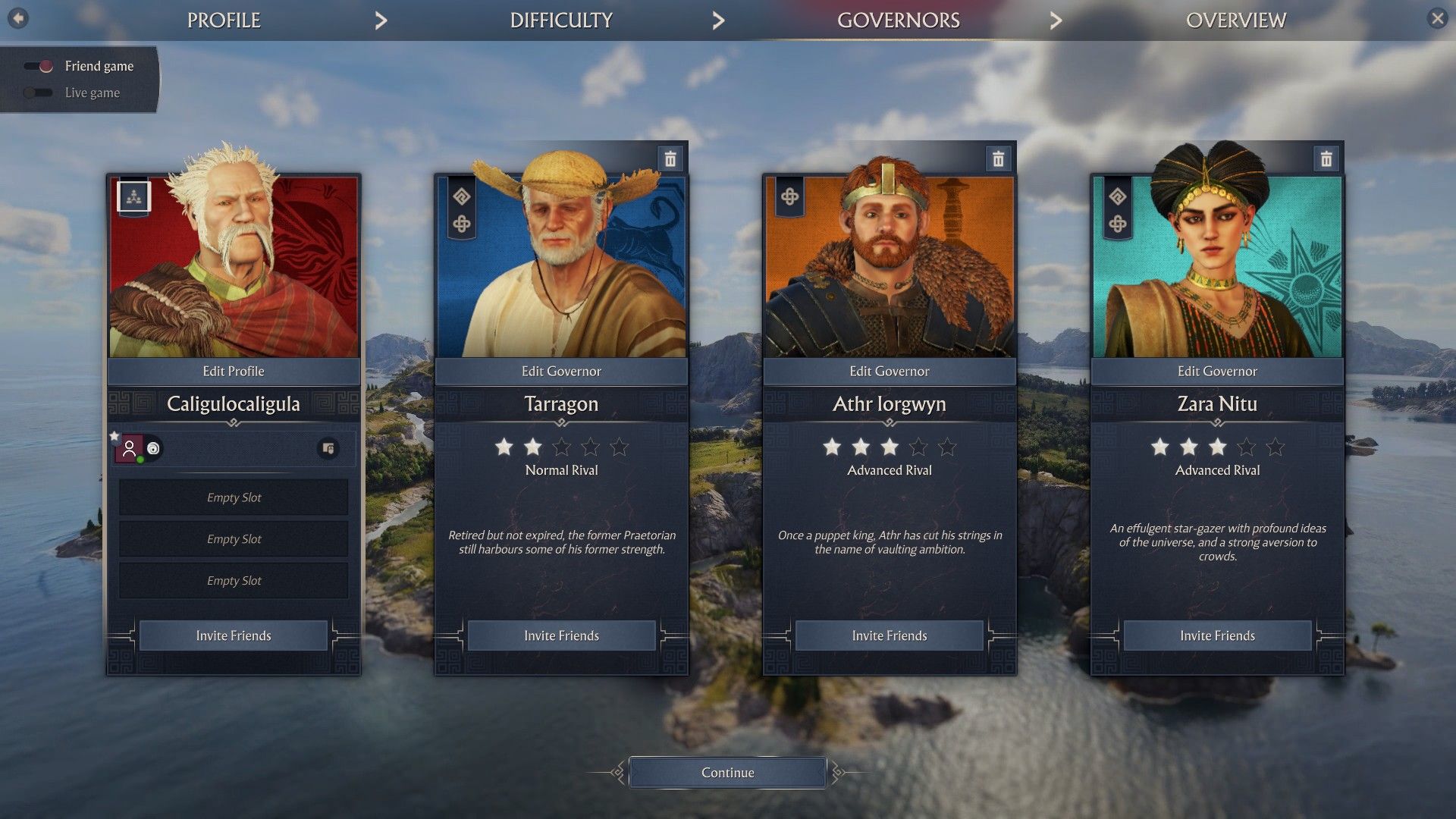Image resolution: width=1456 pixels, height=819 pixels.
Task: Click Edit Profile under Caligulocaligula
Action: pyautogui.click(x=234, y=372)
